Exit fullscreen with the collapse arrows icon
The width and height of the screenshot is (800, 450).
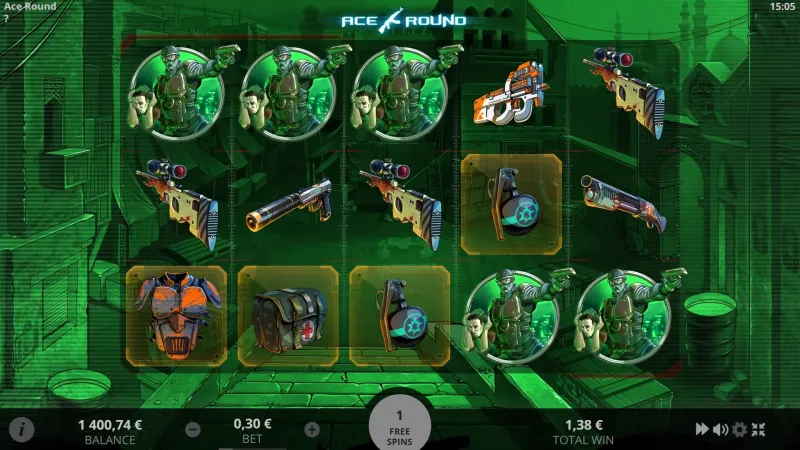[x=757, y=430]
